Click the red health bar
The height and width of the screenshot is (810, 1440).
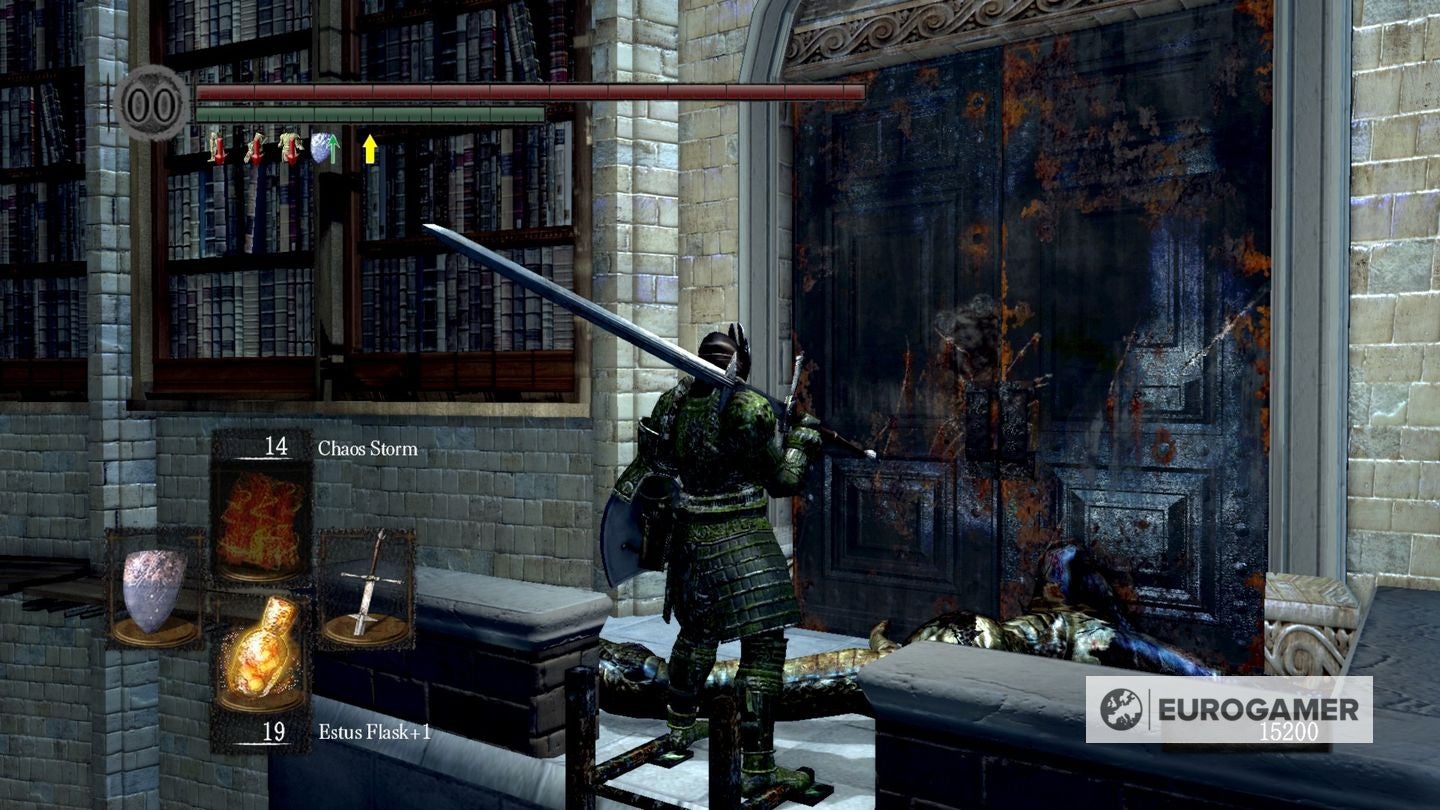click(x=530, y=93)
